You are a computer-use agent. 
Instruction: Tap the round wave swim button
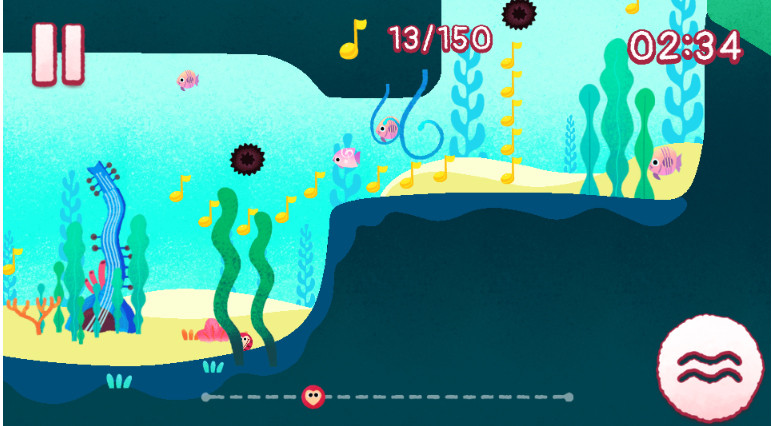pos(709,366)
